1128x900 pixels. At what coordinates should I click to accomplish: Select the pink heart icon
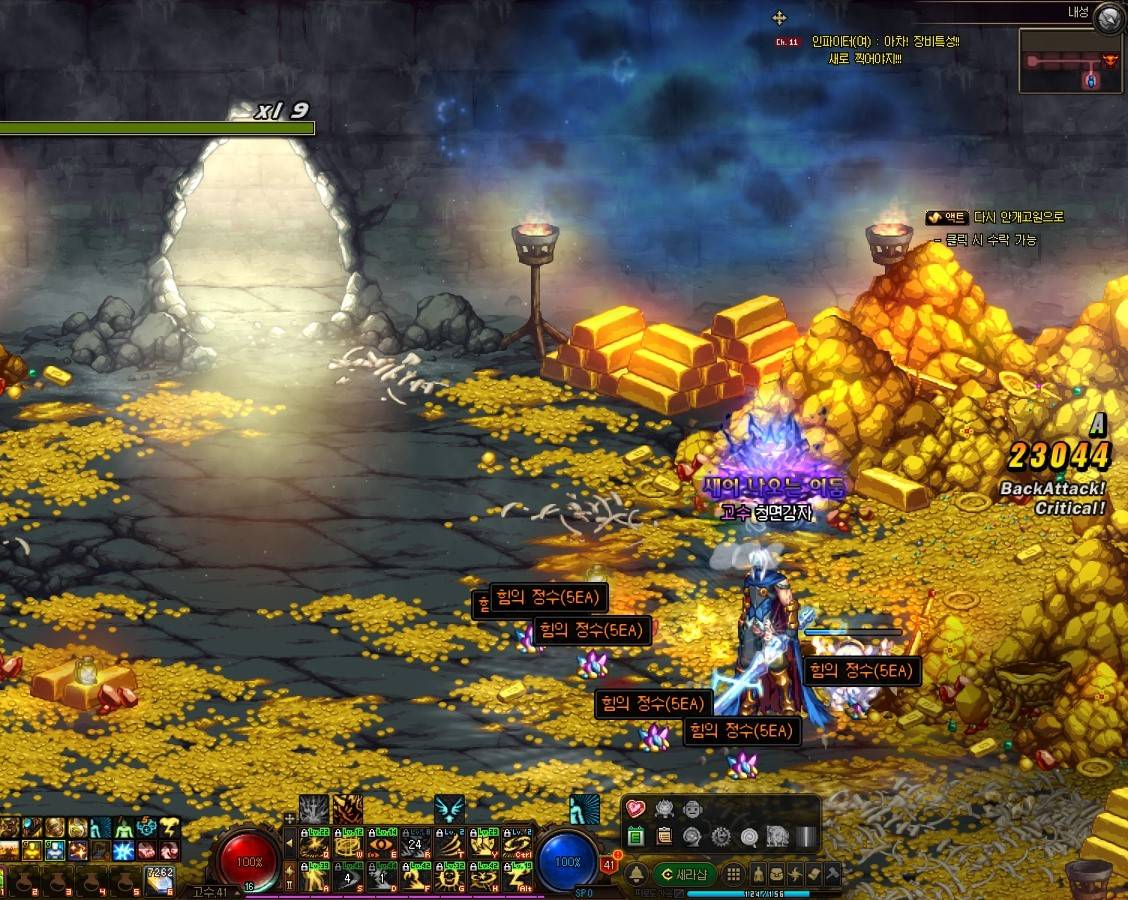click(x=635, y=809)
